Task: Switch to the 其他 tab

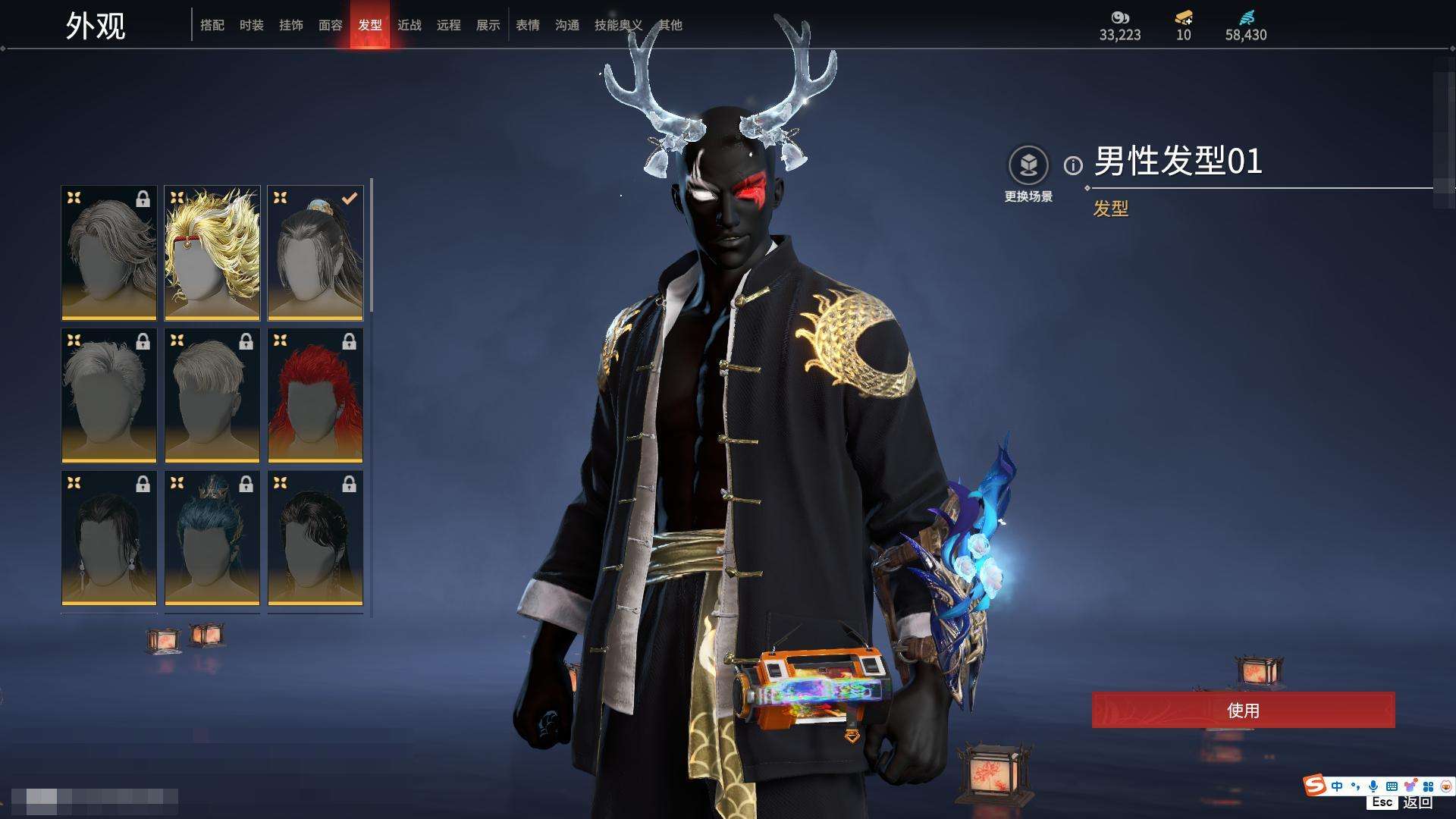Action: (670, 25)
